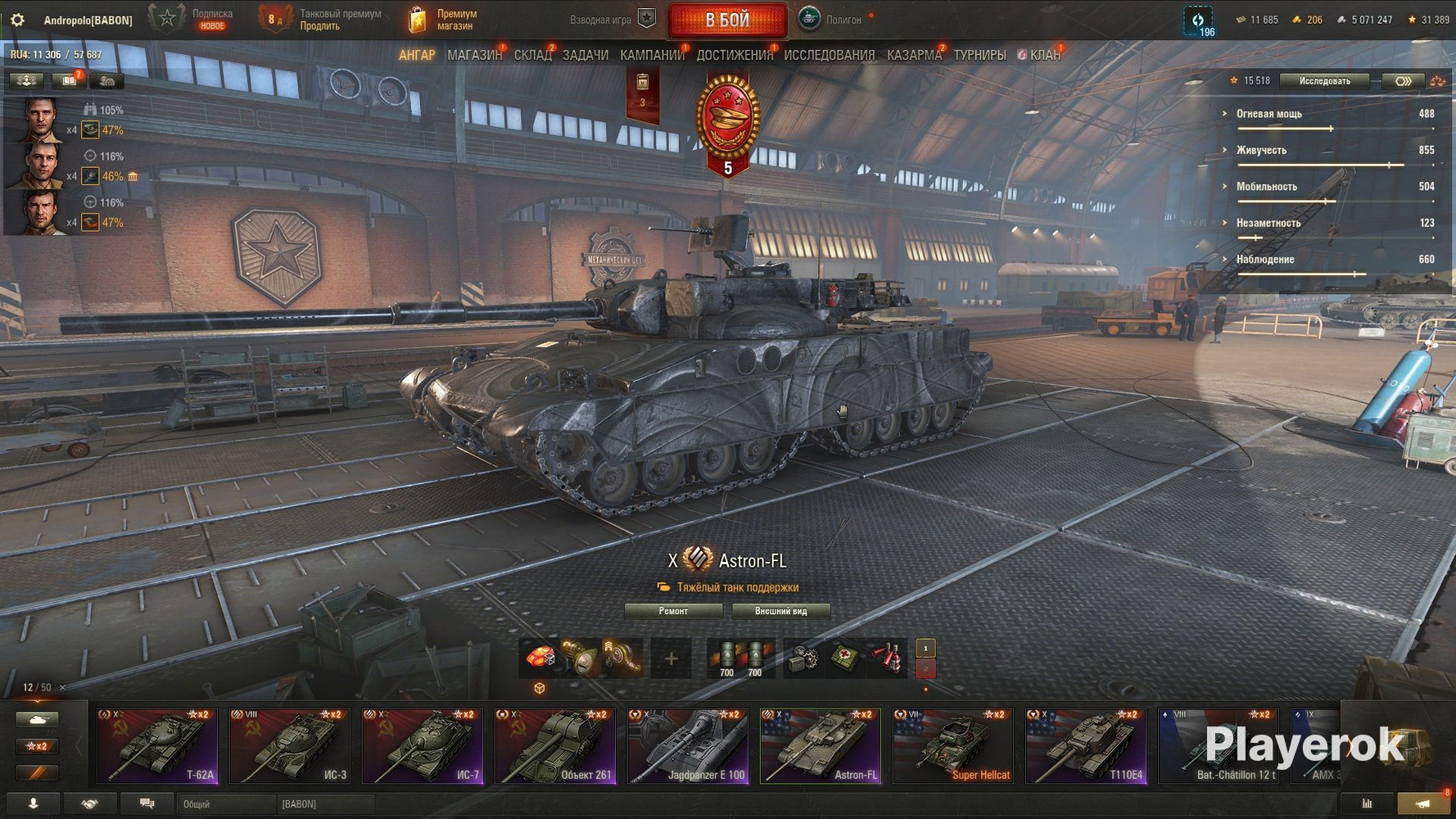The width and height of the screenshot is (1456, 819).
Task: Open the ИССЛЕДОВАНИЯ research tab
Action: (829, 55)
